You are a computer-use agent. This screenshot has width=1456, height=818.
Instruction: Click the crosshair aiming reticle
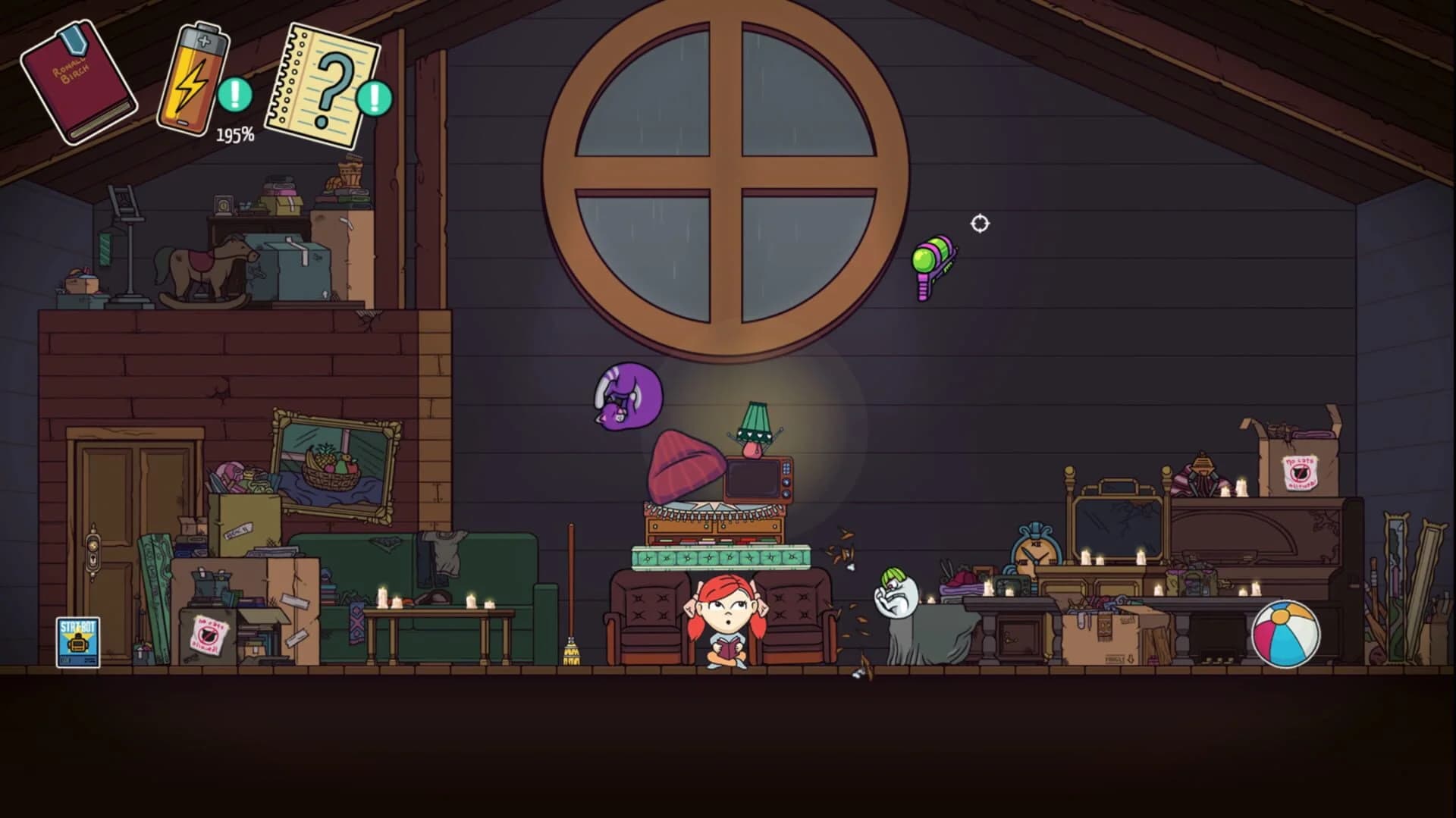[978, 222]
